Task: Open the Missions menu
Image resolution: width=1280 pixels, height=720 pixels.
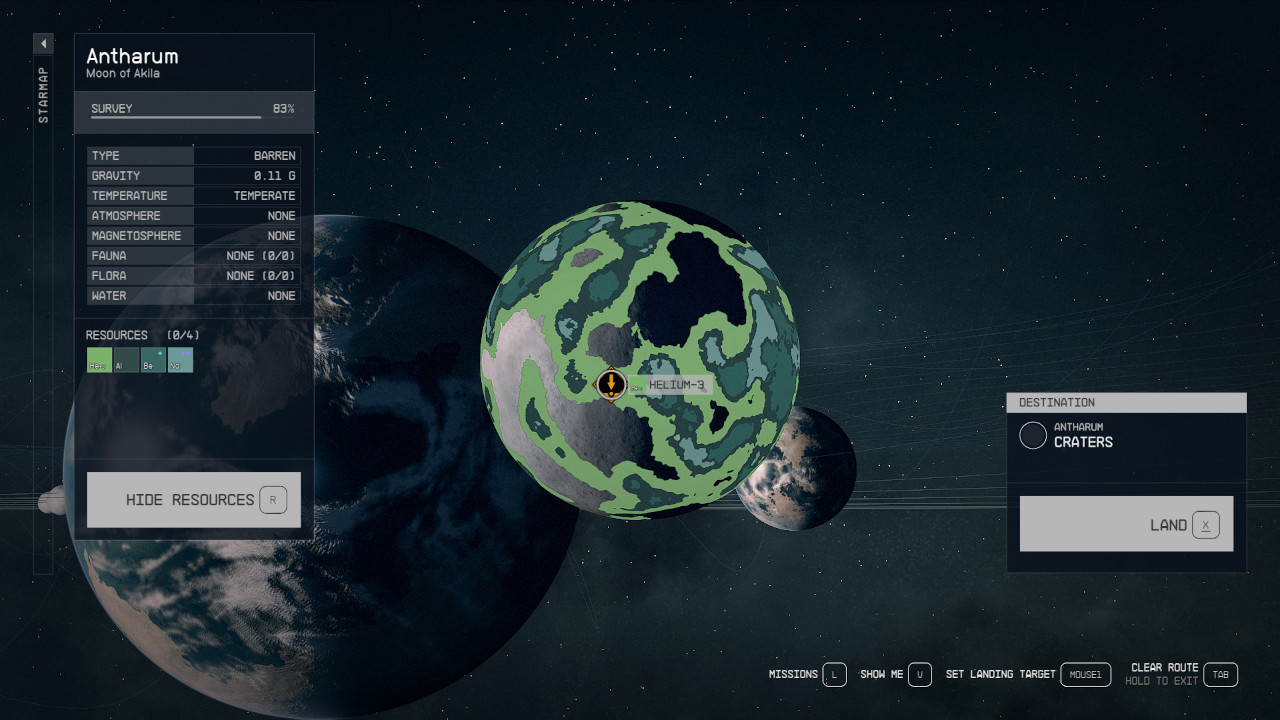Action: 793,674
